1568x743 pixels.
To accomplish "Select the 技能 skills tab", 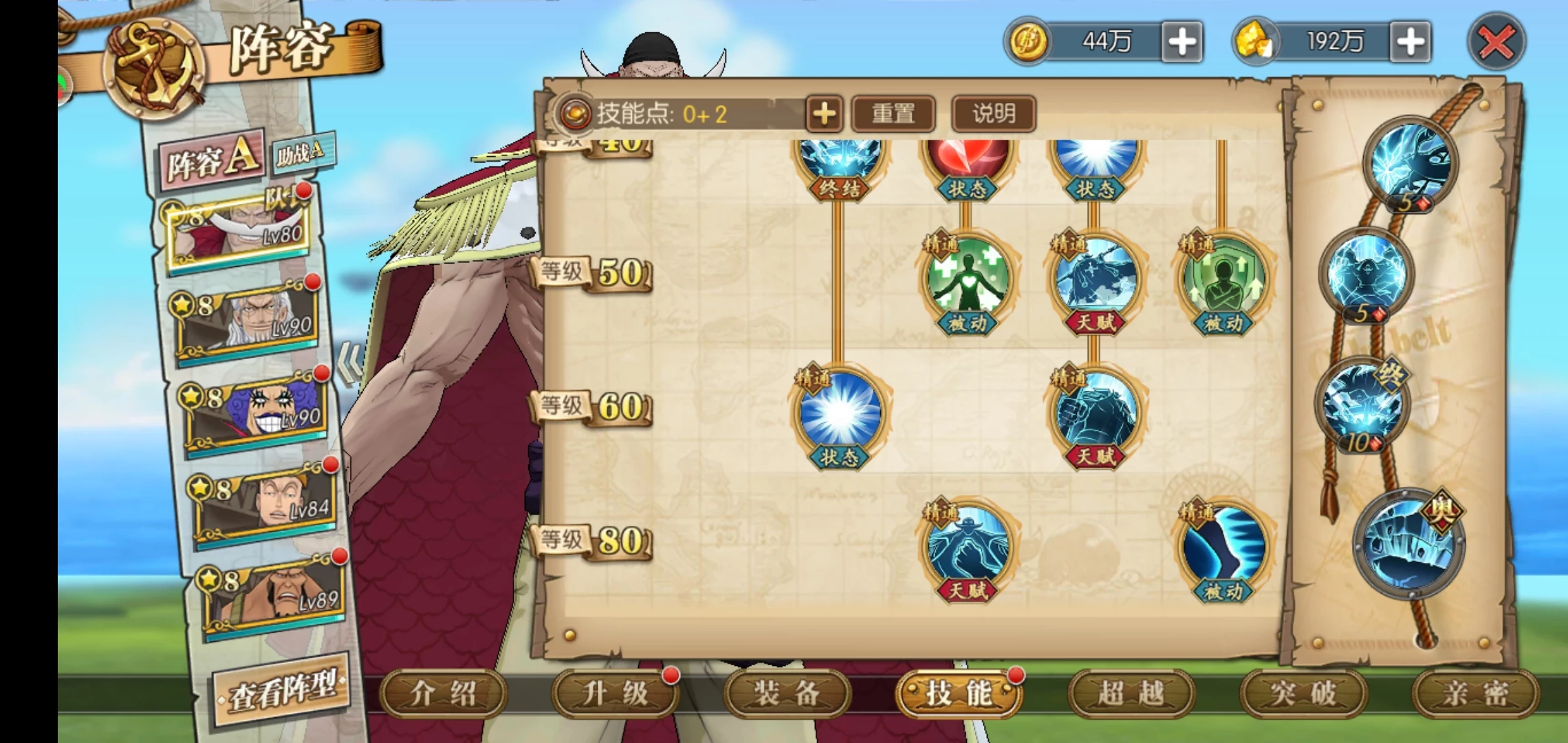I will (959, 693).
